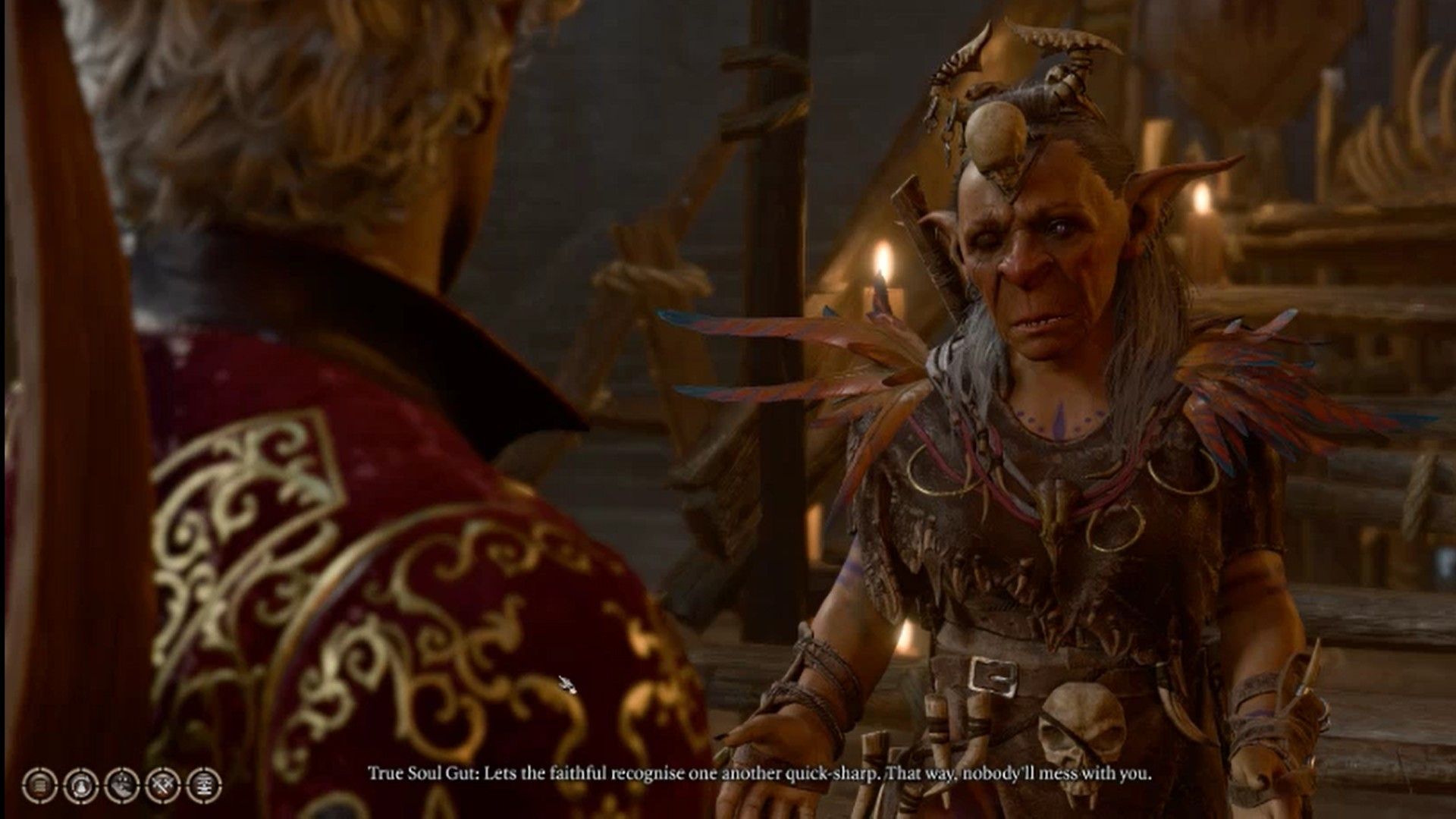Click Gut's belt buckle
The width and height of the screenshot is (1456, 819).
point(993,675)
